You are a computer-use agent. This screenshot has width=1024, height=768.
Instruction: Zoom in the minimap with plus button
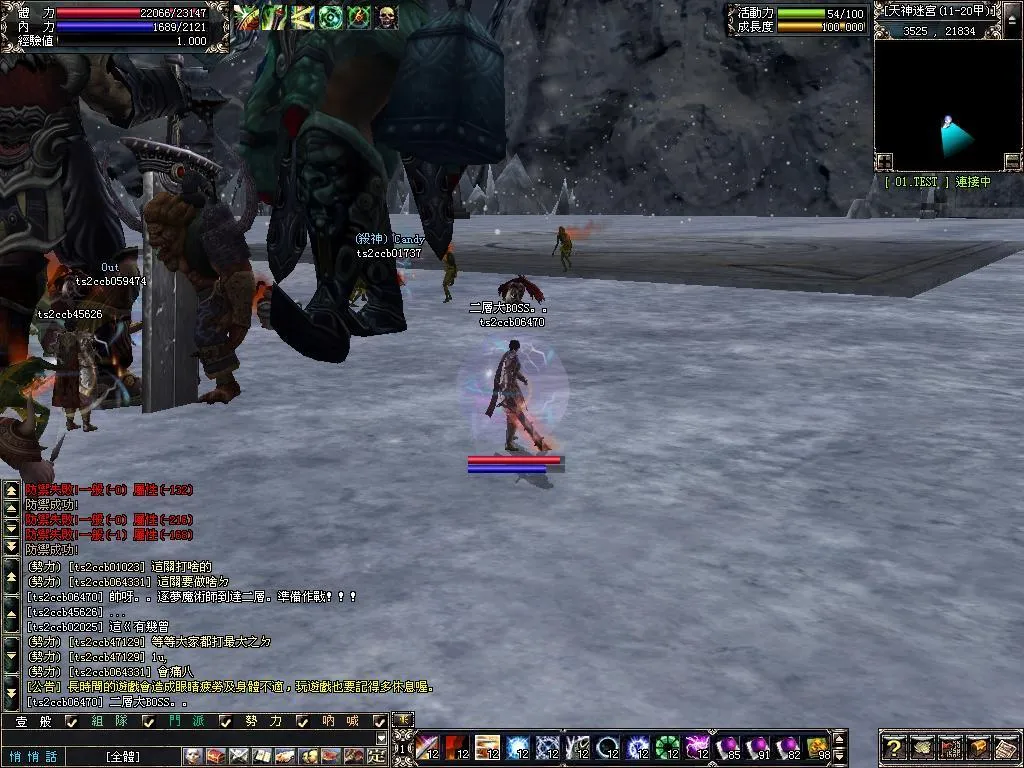click(884, 161)
